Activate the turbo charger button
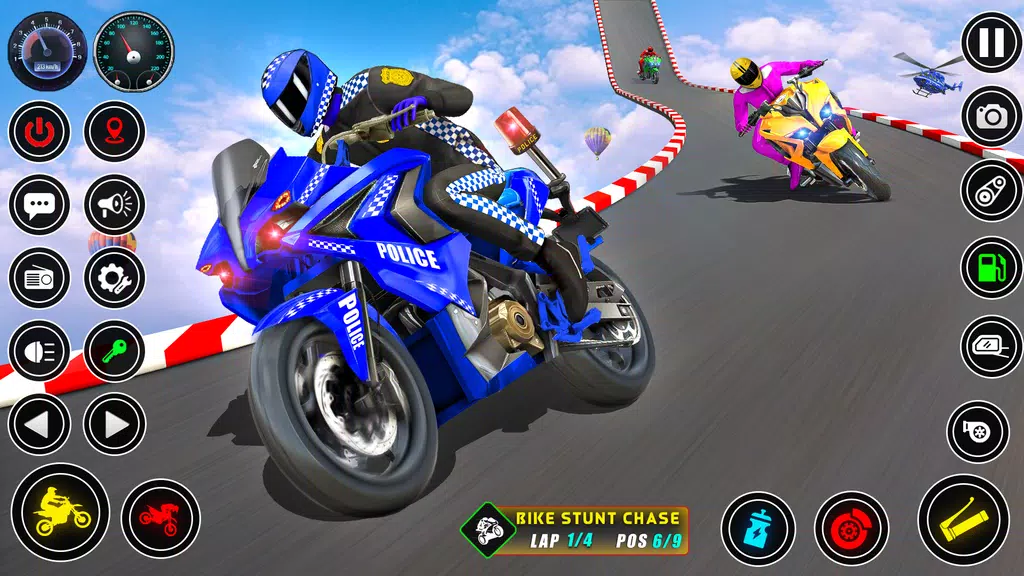 (977, 432)
